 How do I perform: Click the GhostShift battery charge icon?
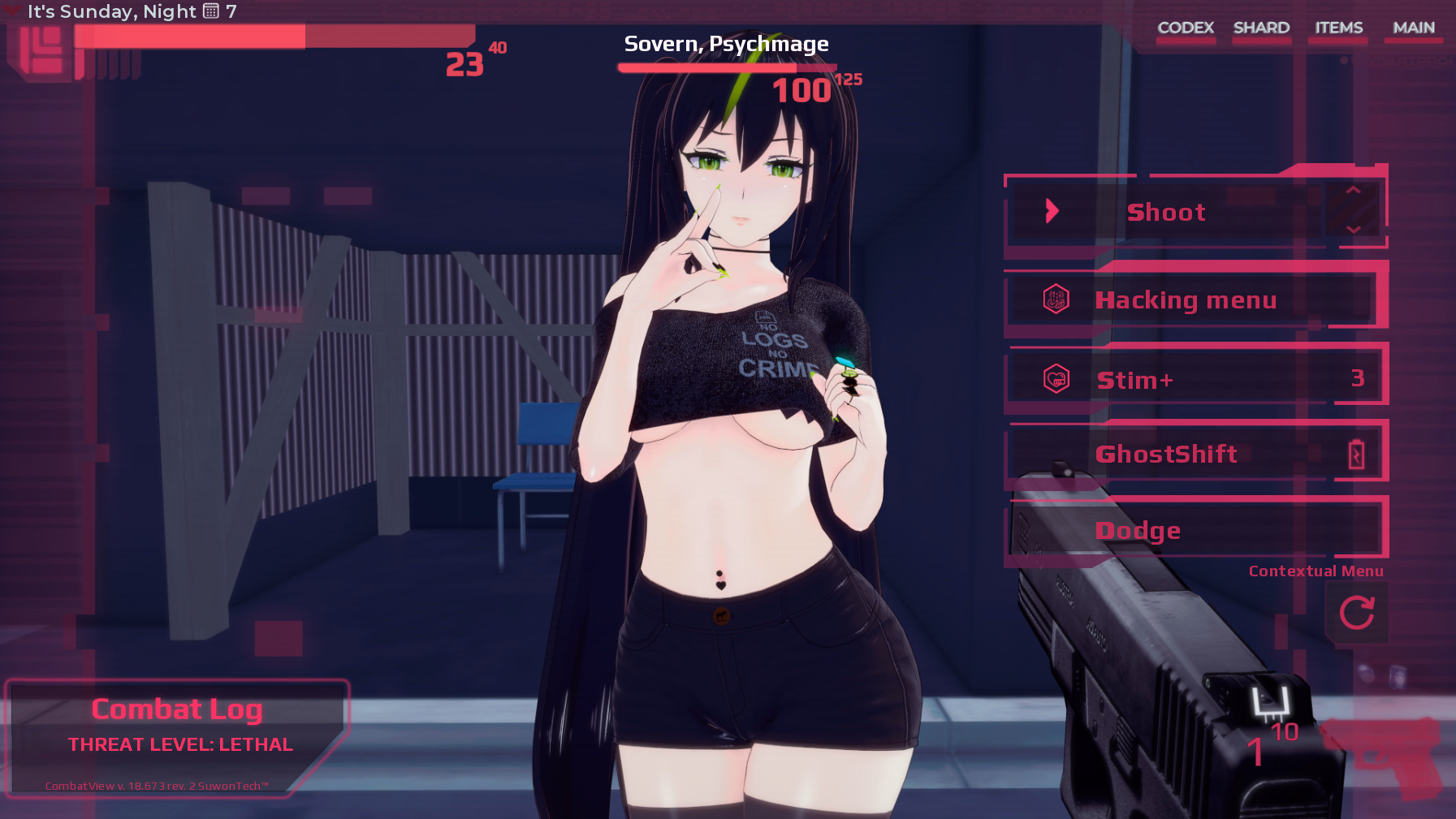(1357, 453)
